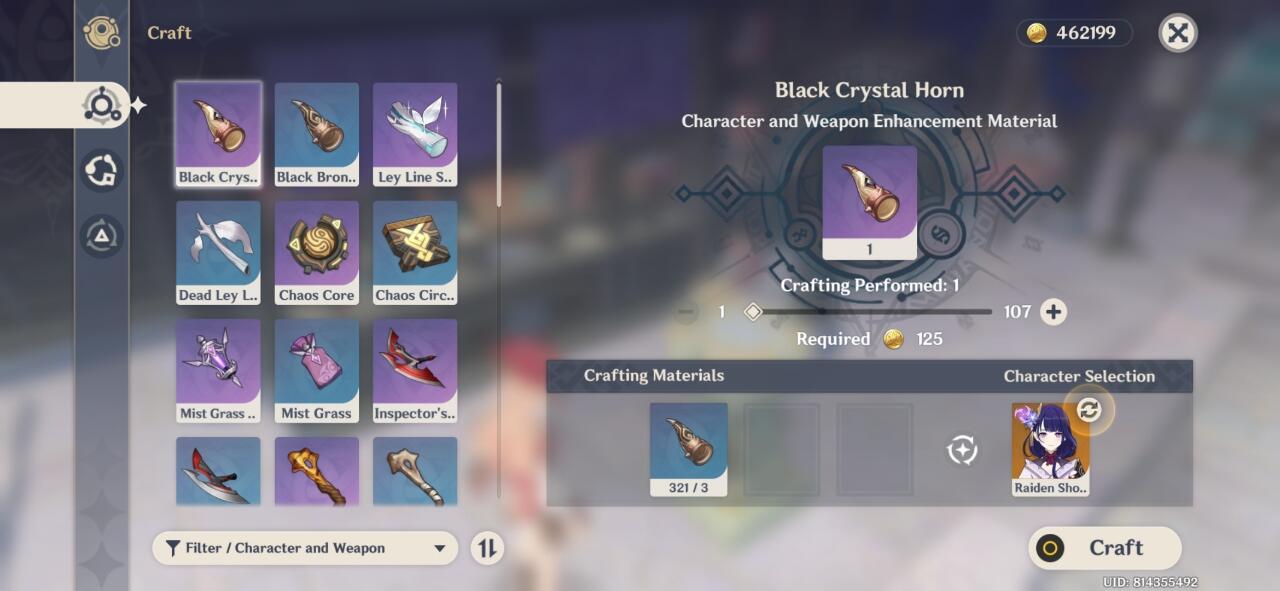Select the Chaos Circuit recipe
The height and width of the screenshot is (591, 1280).
click(x=415, y=252)
